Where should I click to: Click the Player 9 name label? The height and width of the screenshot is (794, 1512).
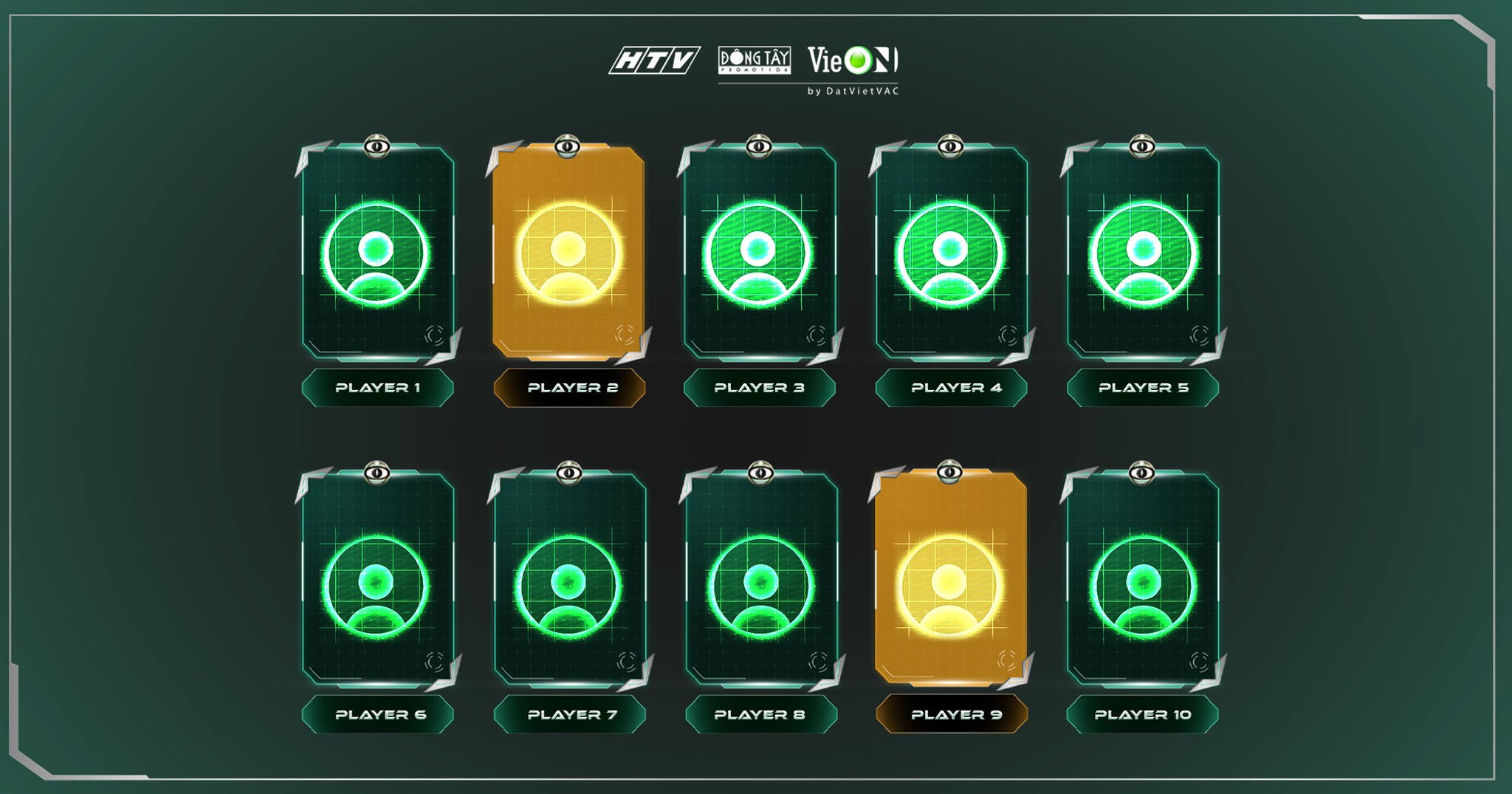pos(952,715)
